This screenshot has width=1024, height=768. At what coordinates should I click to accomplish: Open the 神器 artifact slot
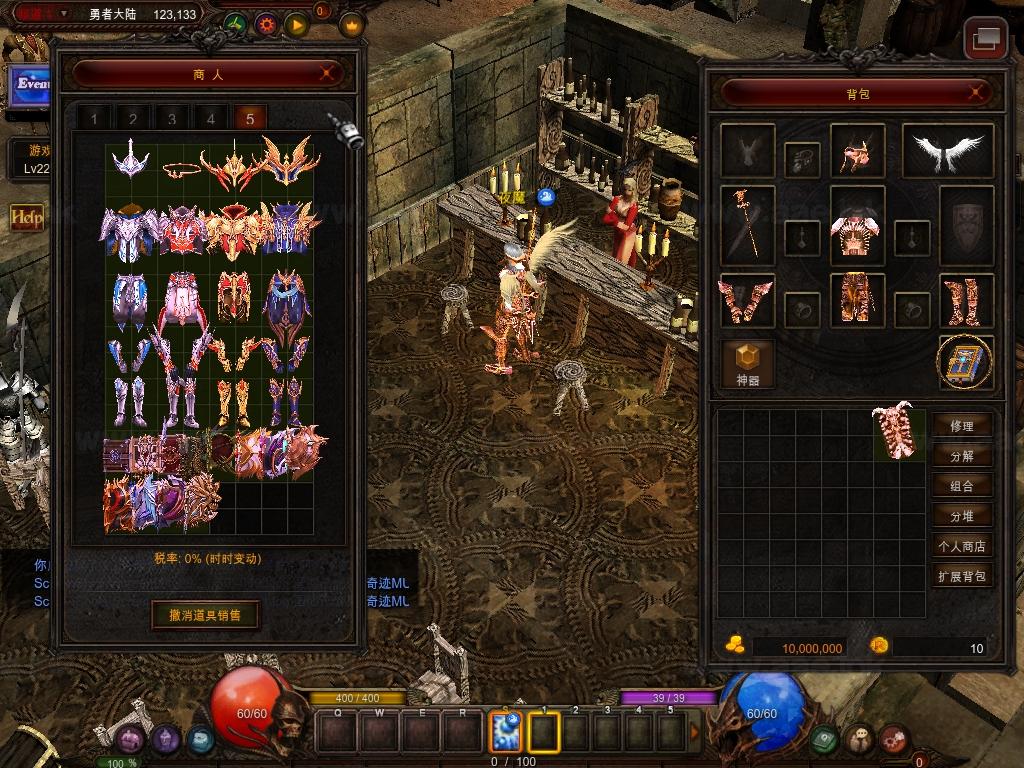pyautogui.click(x=748, y=364)
